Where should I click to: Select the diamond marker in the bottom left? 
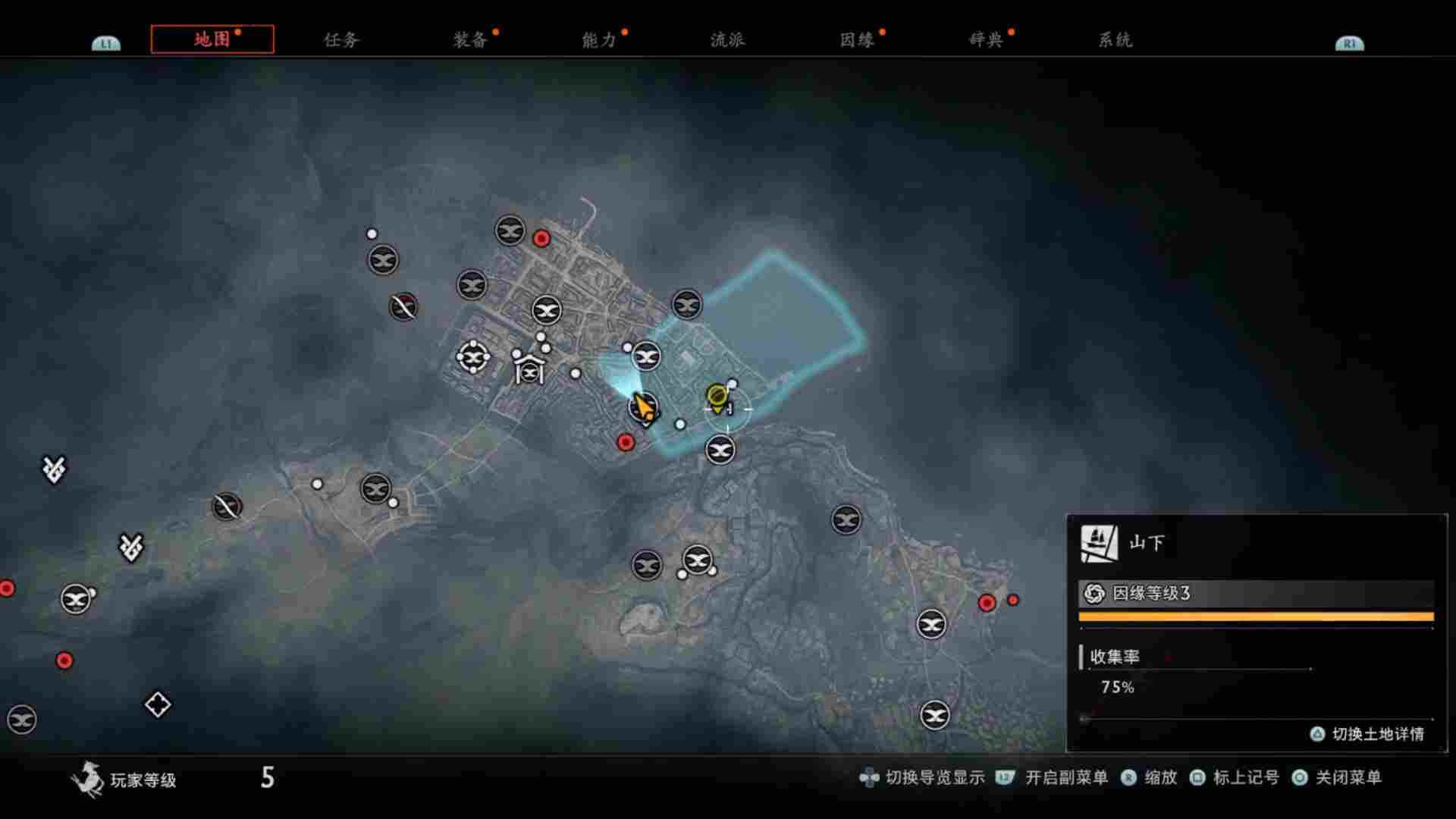(x=156, y=704)
